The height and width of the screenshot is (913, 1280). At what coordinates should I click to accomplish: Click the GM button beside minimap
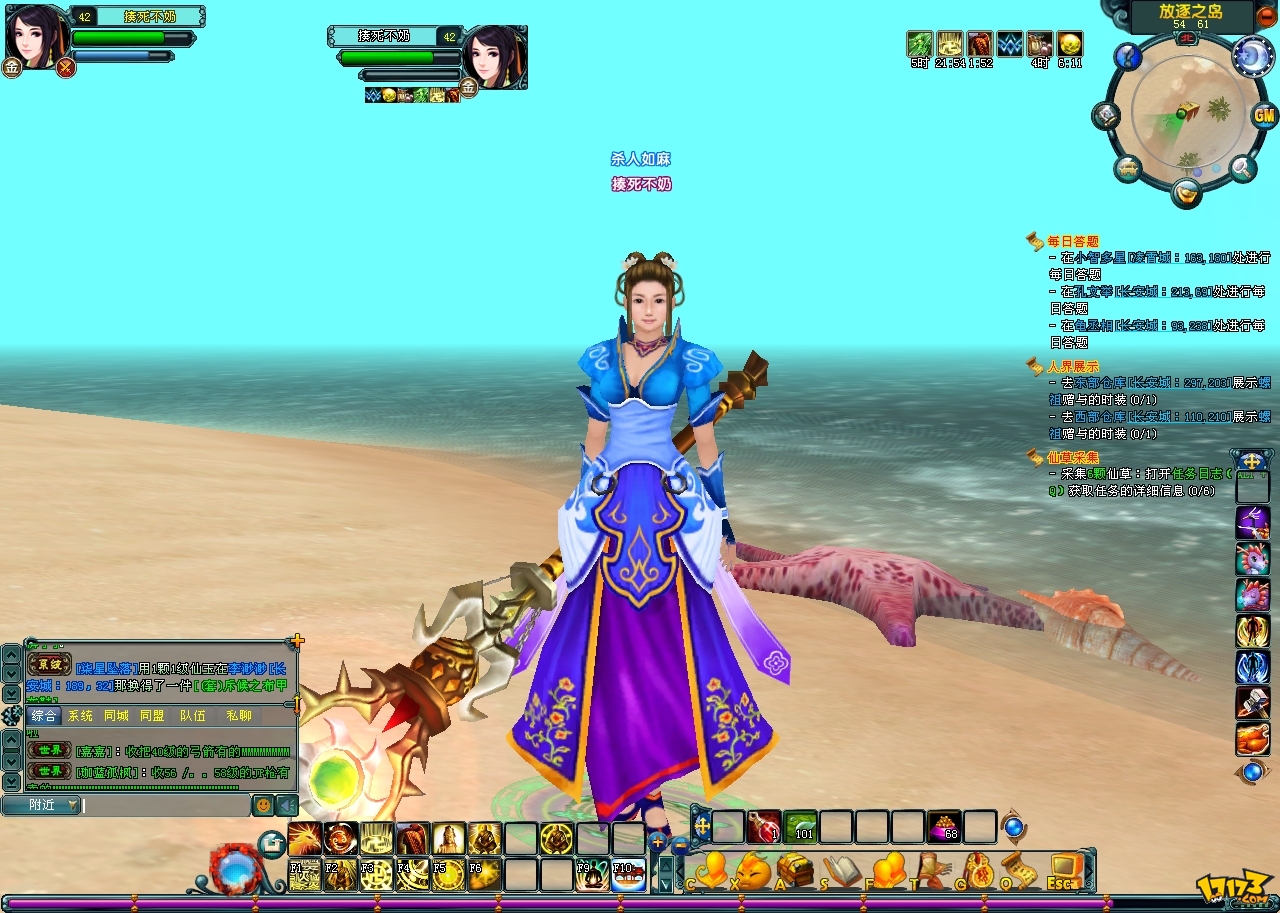(x=1265, y=115)
